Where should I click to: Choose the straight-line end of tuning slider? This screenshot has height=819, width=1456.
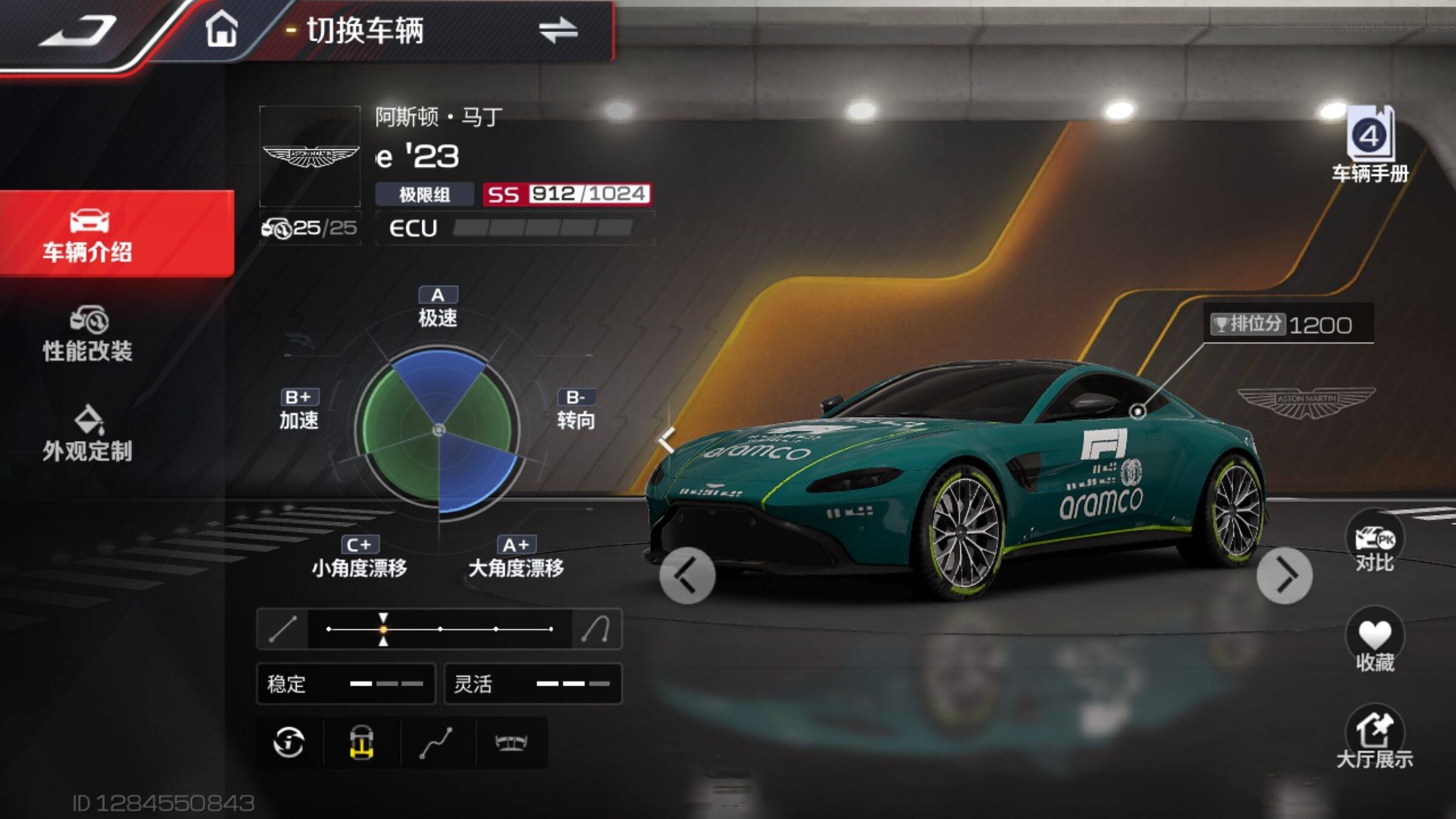[283, 629]
